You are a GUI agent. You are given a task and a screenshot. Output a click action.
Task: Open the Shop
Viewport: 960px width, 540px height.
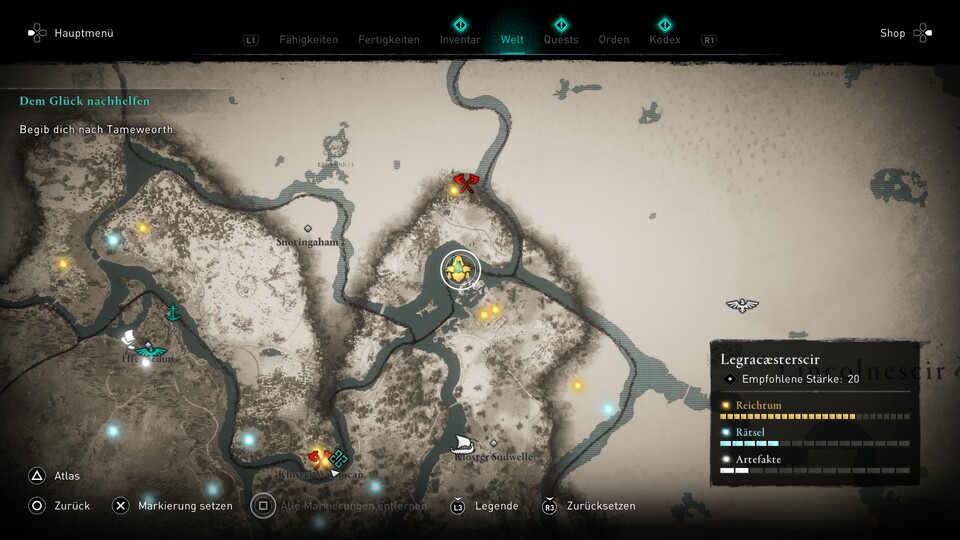892,33
